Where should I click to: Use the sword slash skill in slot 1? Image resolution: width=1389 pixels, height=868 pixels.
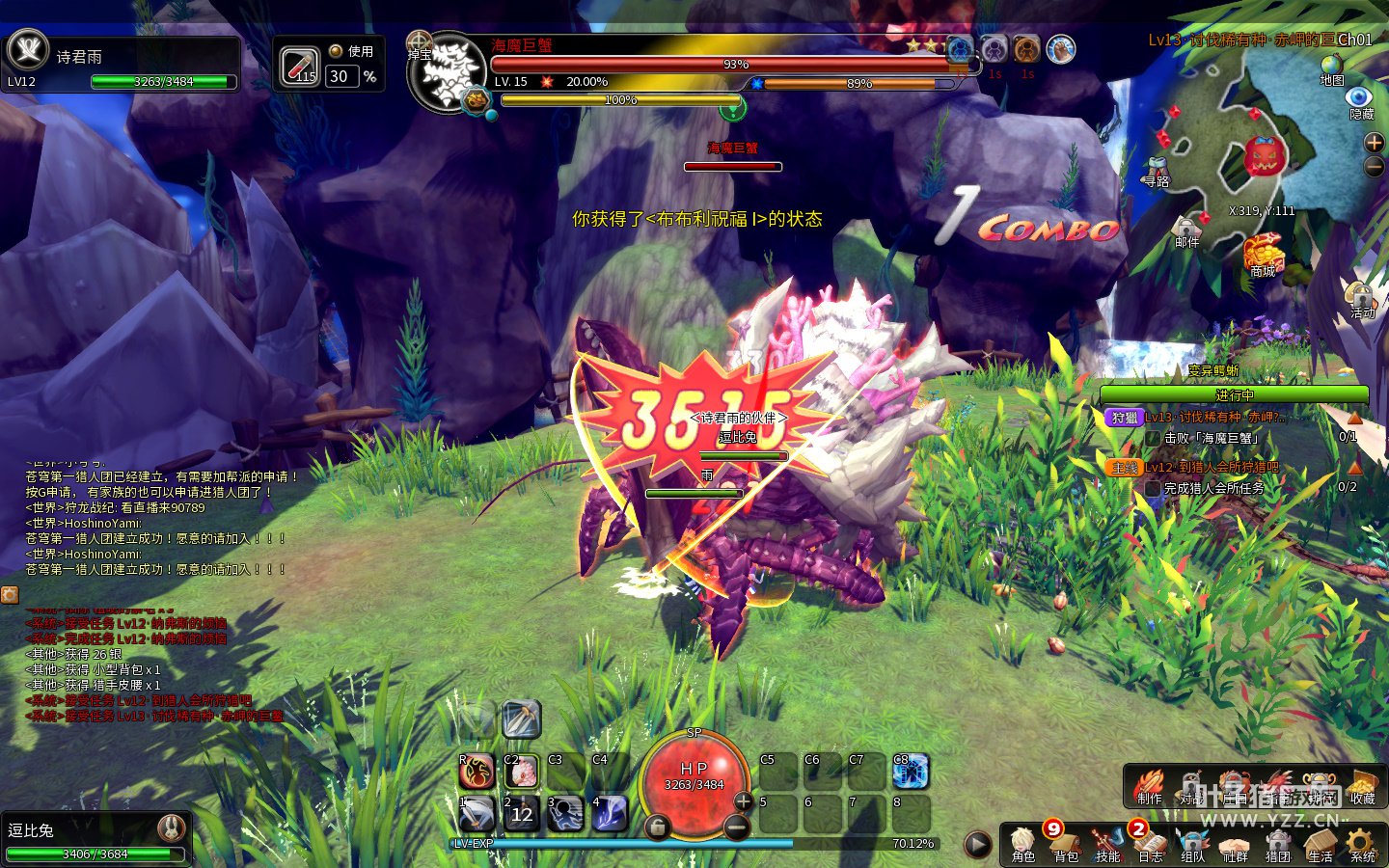coord(477,814)
